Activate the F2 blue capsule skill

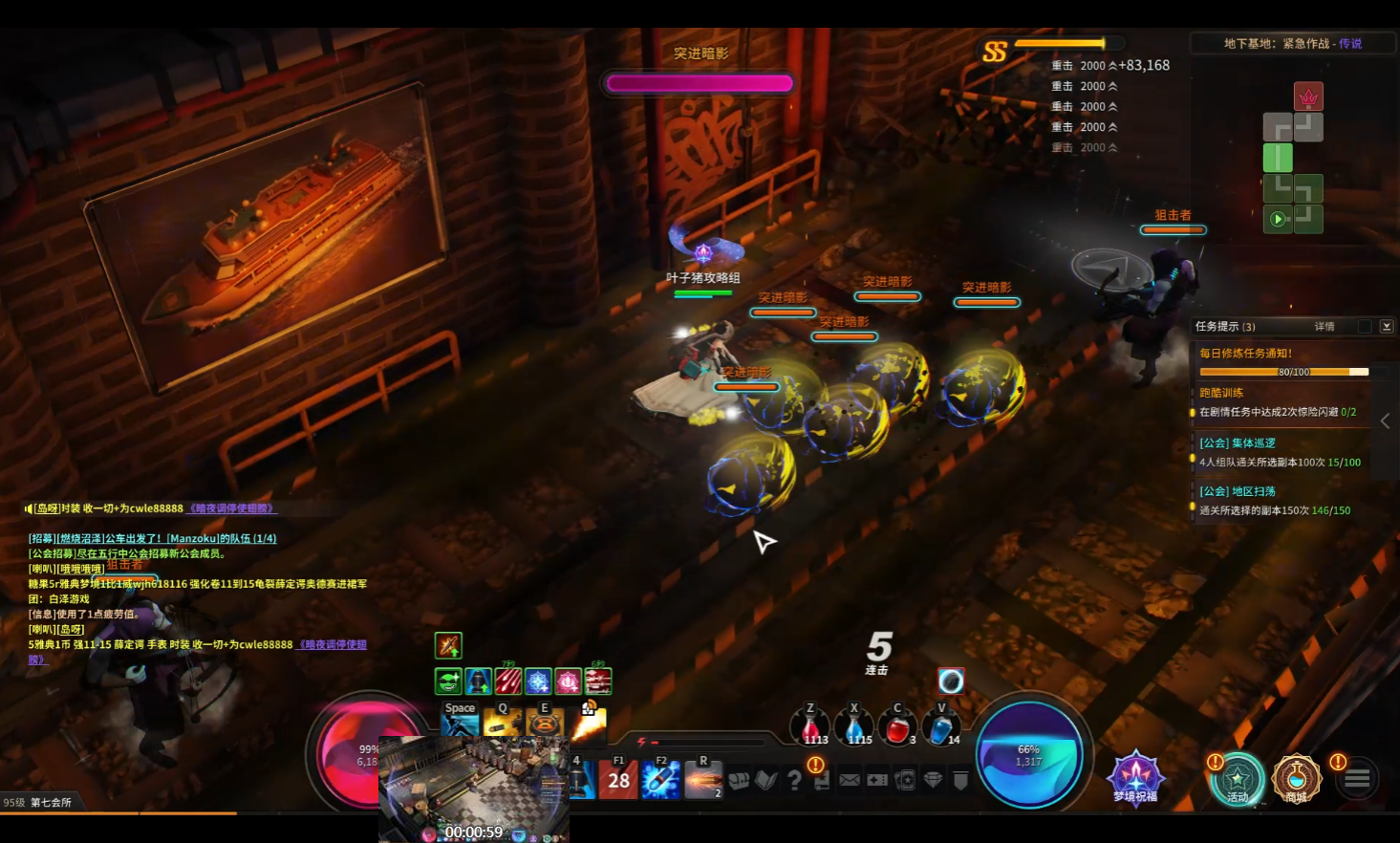click(x=661, y=780)
